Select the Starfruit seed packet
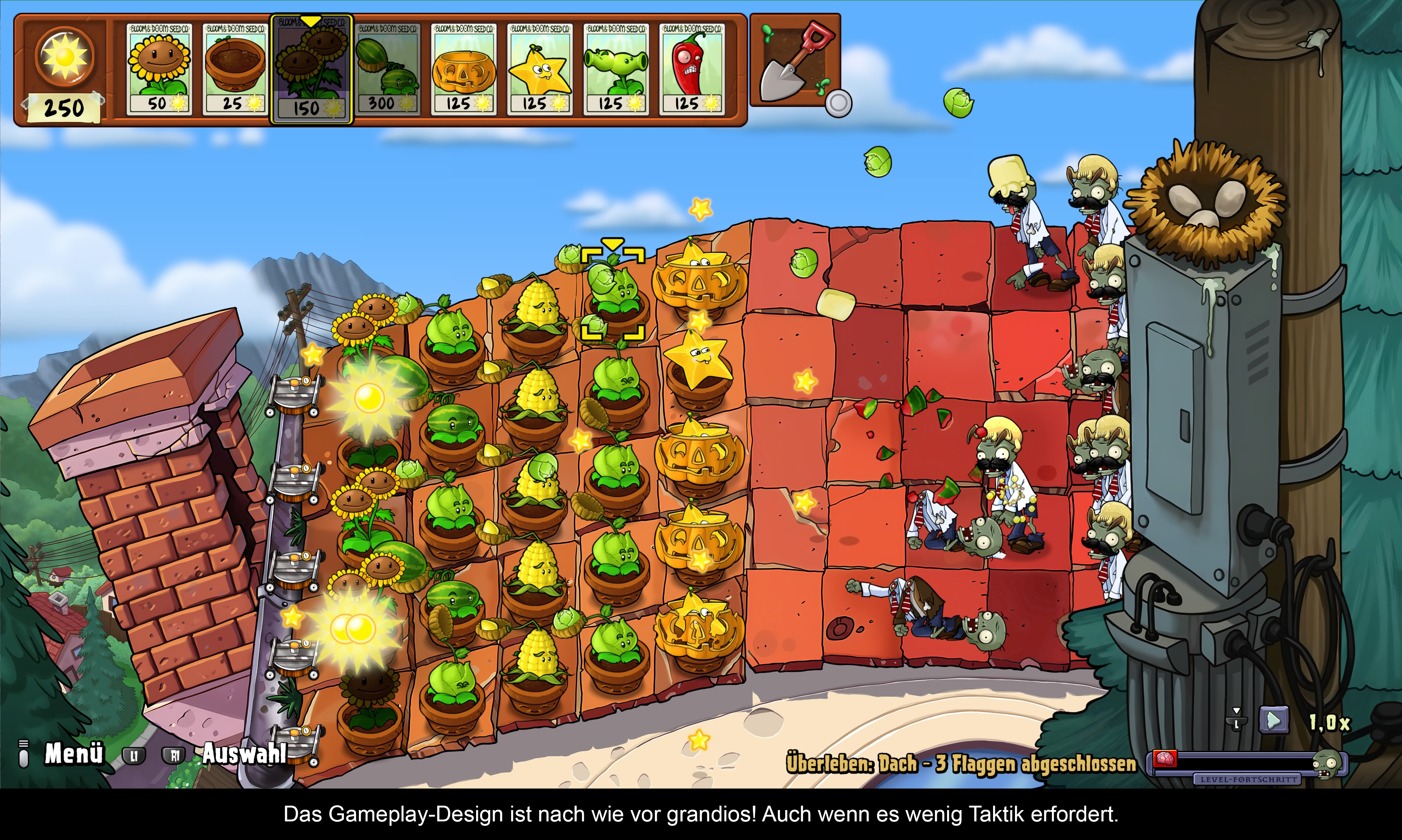The image size is (1402, 840). tap(539, 69)
